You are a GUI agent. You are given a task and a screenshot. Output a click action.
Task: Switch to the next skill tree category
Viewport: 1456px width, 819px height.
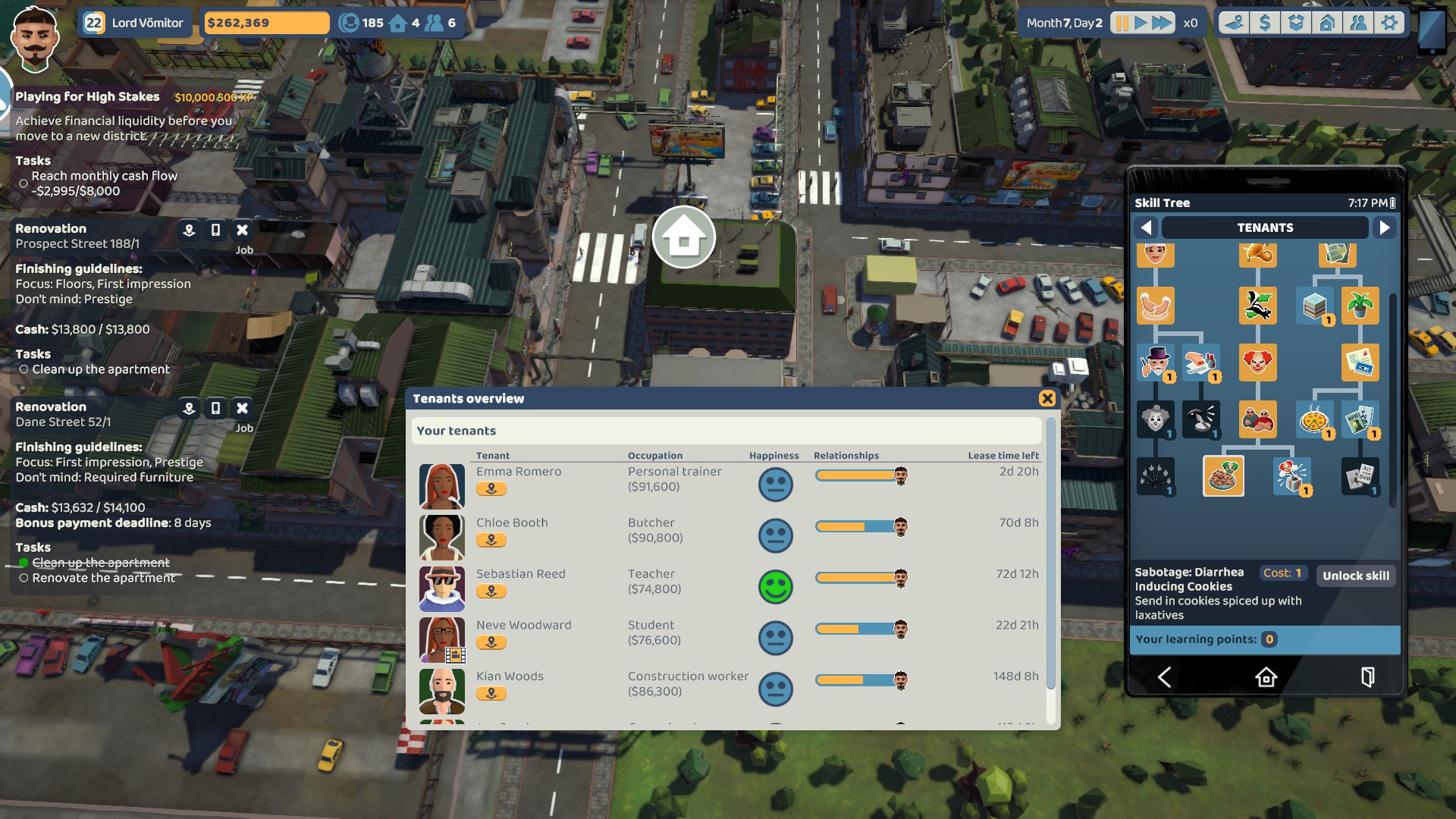[1385, 227]
